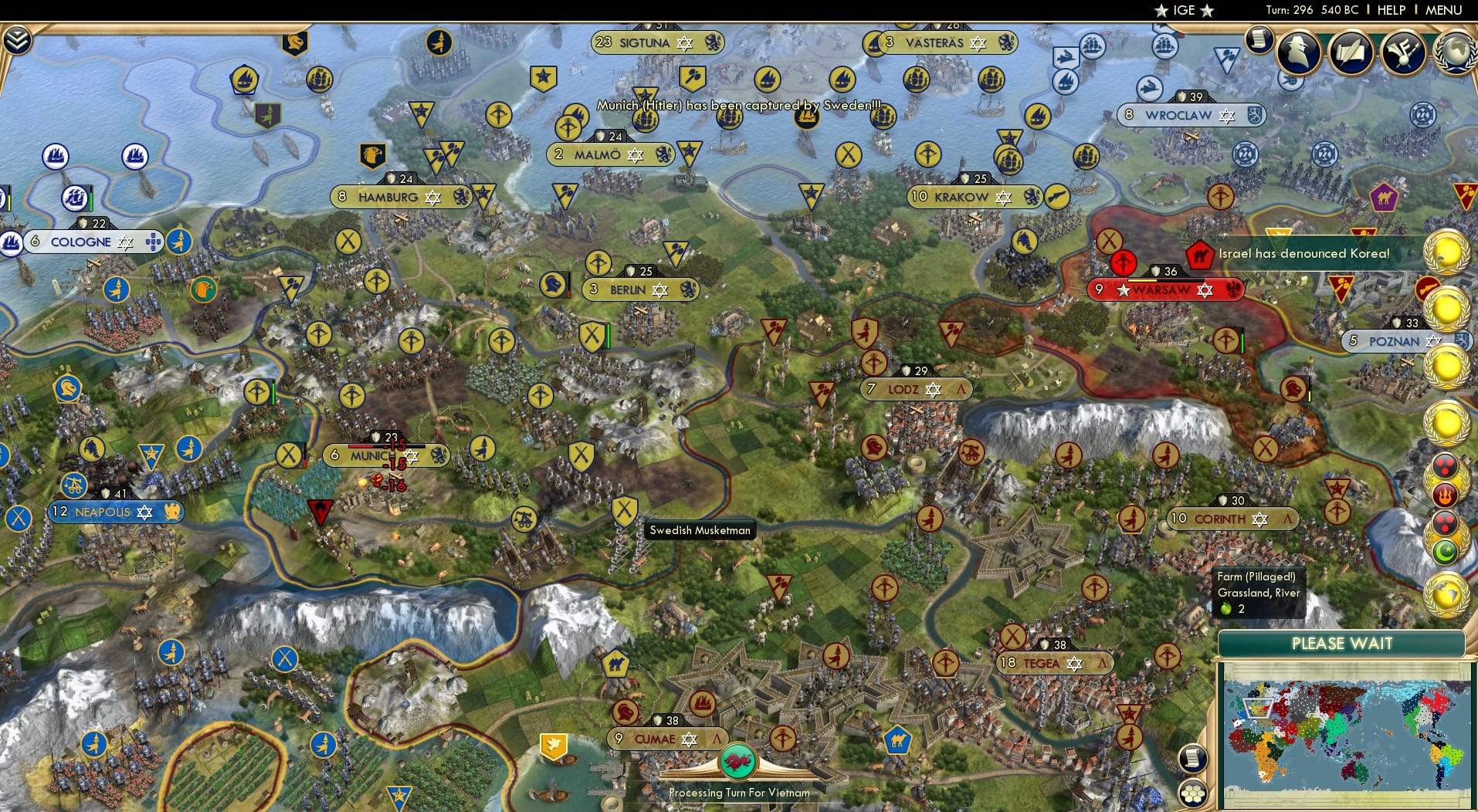Click the IGE star label at top
Screen dimensions: 1478x812
tap(1181, 10)
